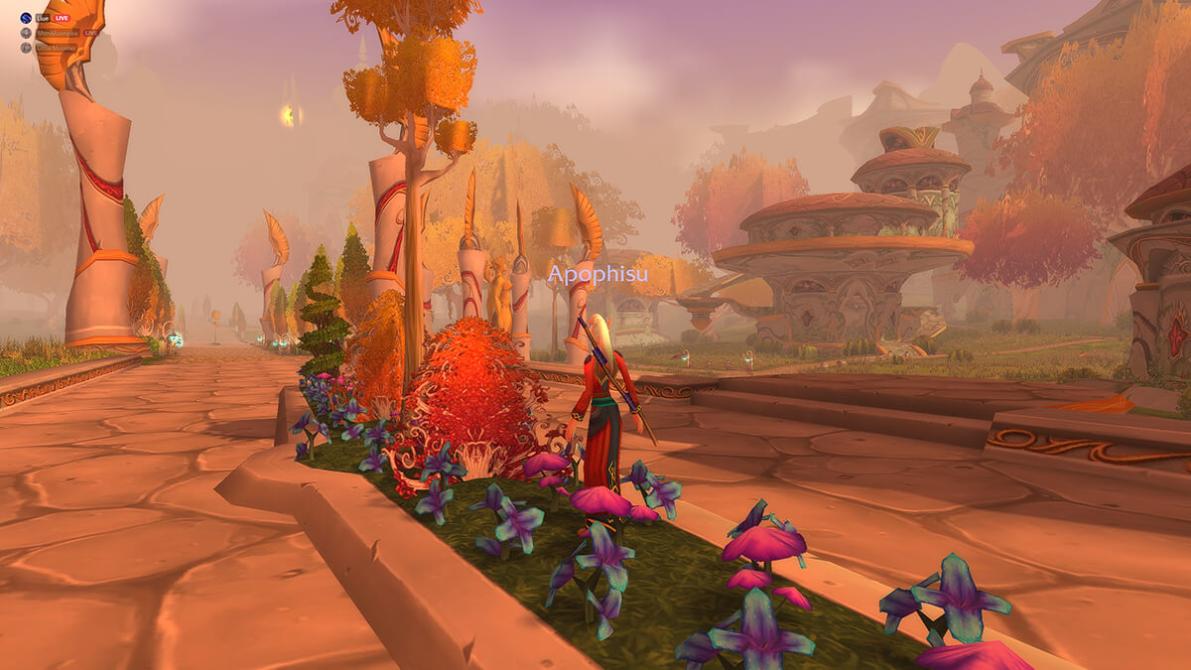Screen dimensions: 1191x670
Task: Click the blue avatar in the stream overlay
Action: [x=26, y=18]
